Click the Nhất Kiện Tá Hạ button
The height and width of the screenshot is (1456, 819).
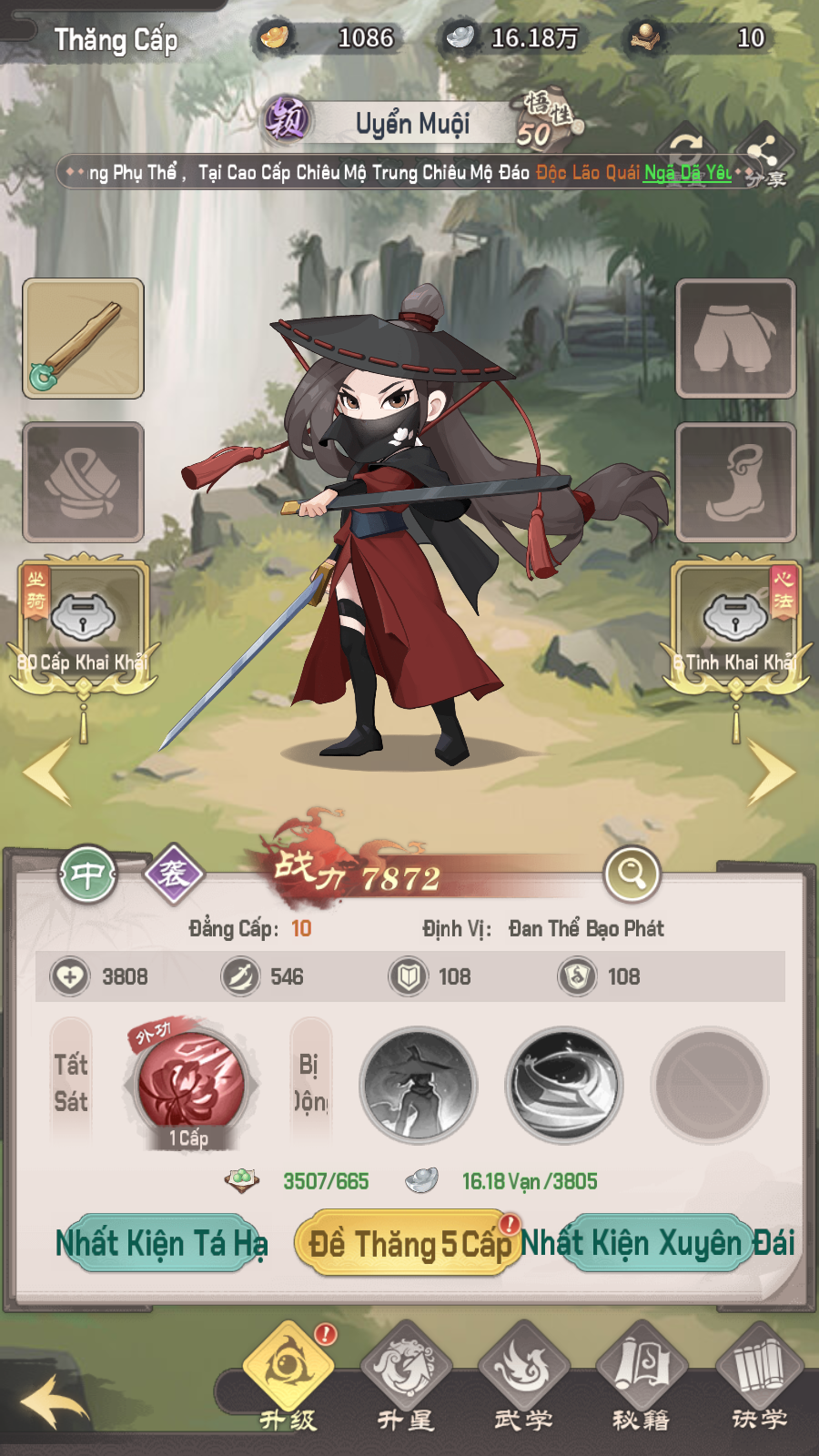(x=161, y=1243)
